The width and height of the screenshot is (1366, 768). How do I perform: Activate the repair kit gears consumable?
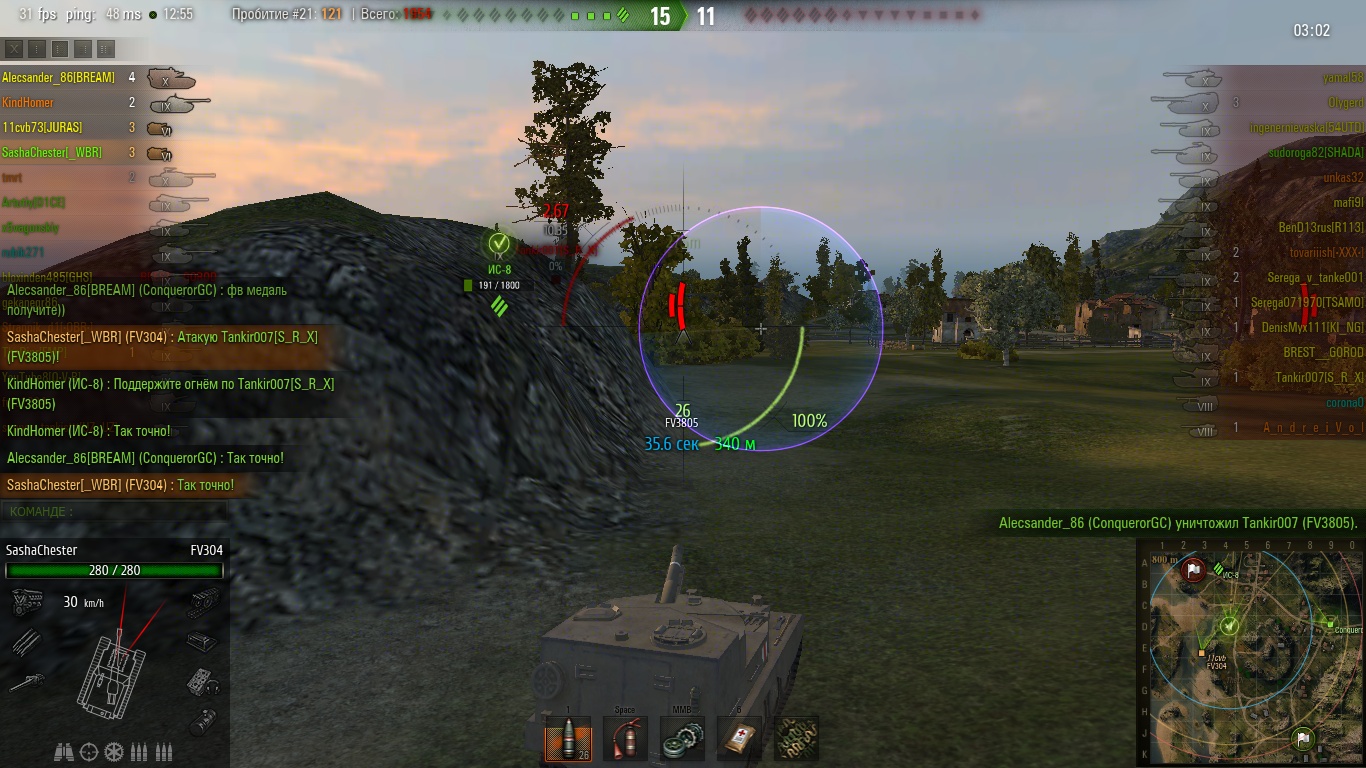tap(682, 739)
